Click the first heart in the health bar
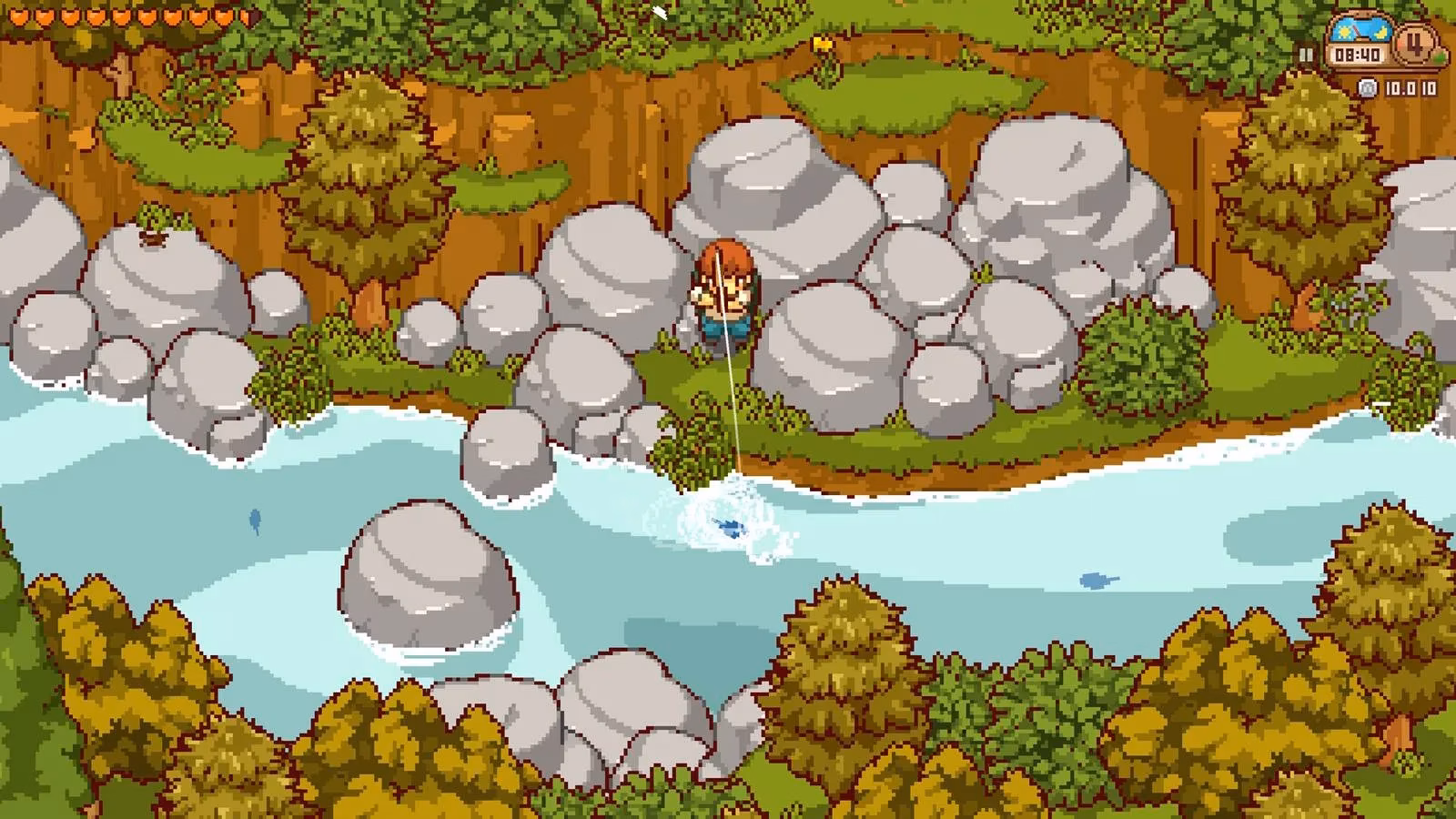 click(19, 16)
